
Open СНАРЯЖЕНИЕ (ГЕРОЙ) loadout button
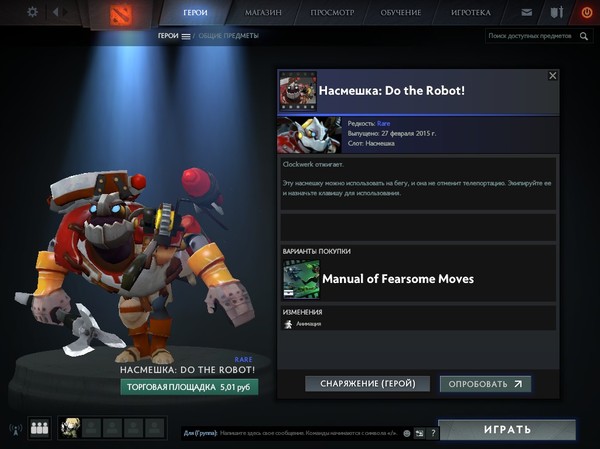(x=367, y=383)
